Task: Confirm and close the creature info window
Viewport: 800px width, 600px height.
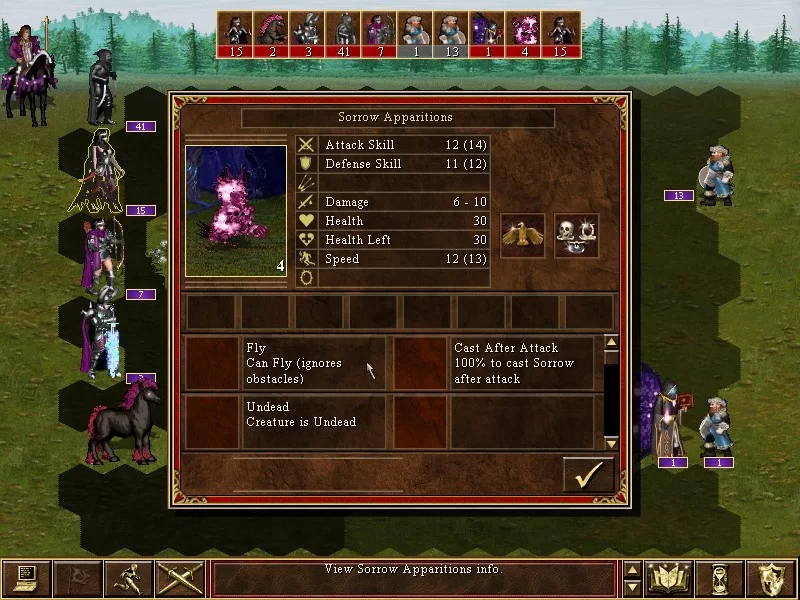Action: pos(587,474)
